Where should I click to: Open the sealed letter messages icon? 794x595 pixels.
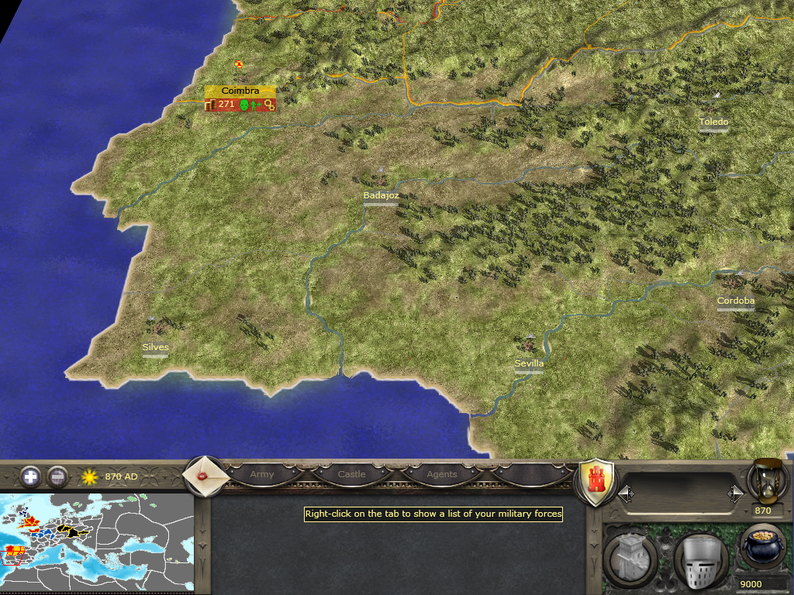(205, 475)
